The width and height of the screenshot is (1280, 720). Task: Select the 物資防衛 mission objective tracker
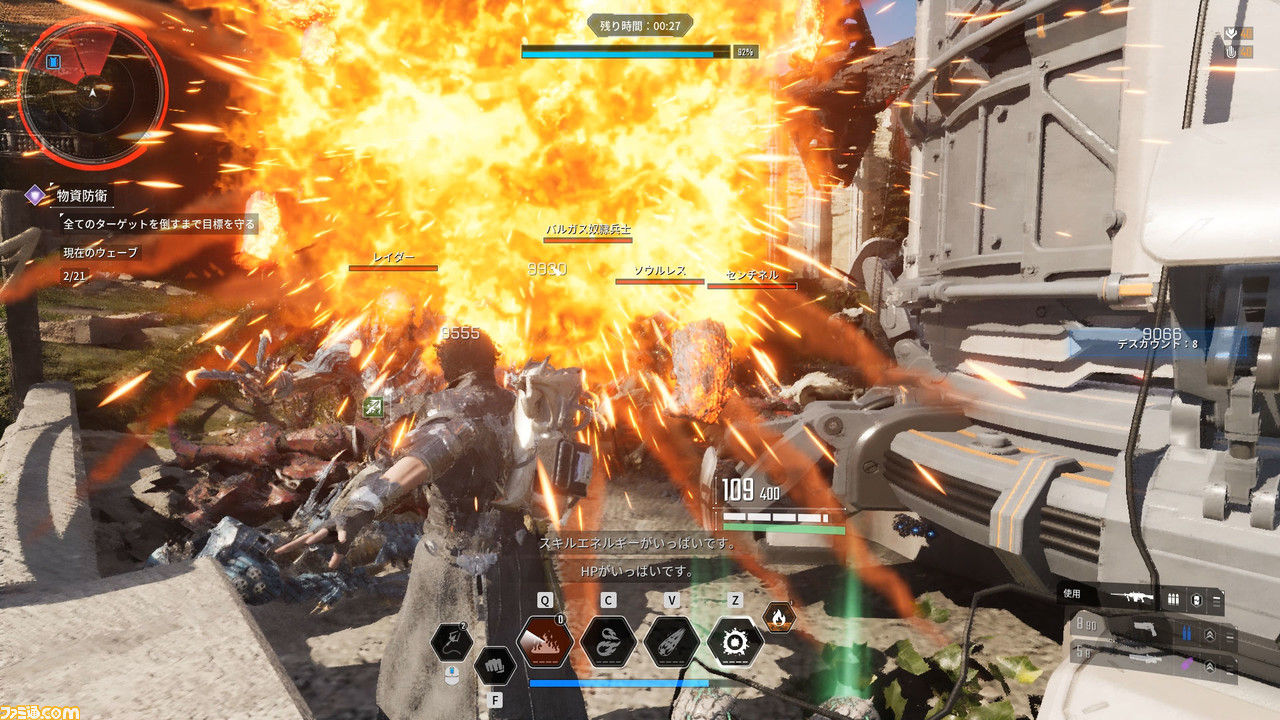[82, 195]
